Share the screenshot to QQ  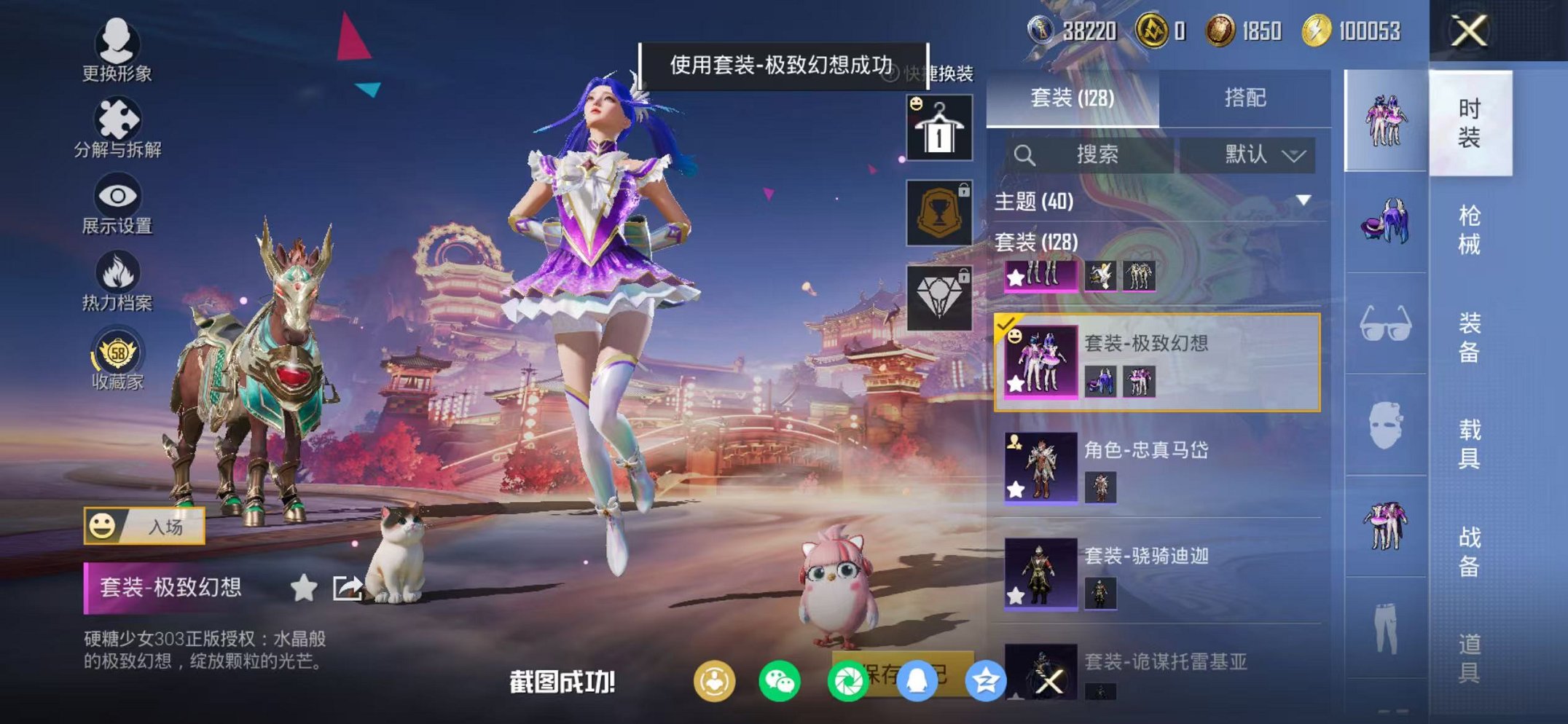point(916,680)
